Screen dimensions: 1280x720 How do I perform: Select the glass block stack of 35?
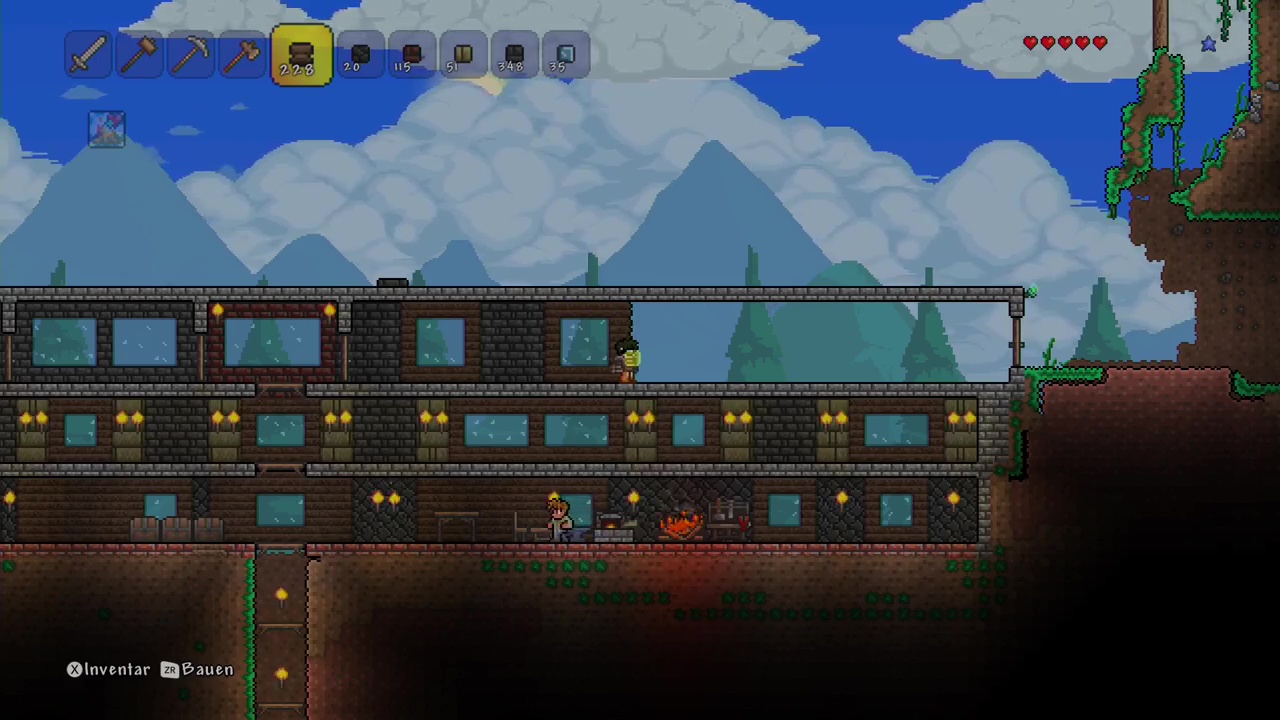565,55
